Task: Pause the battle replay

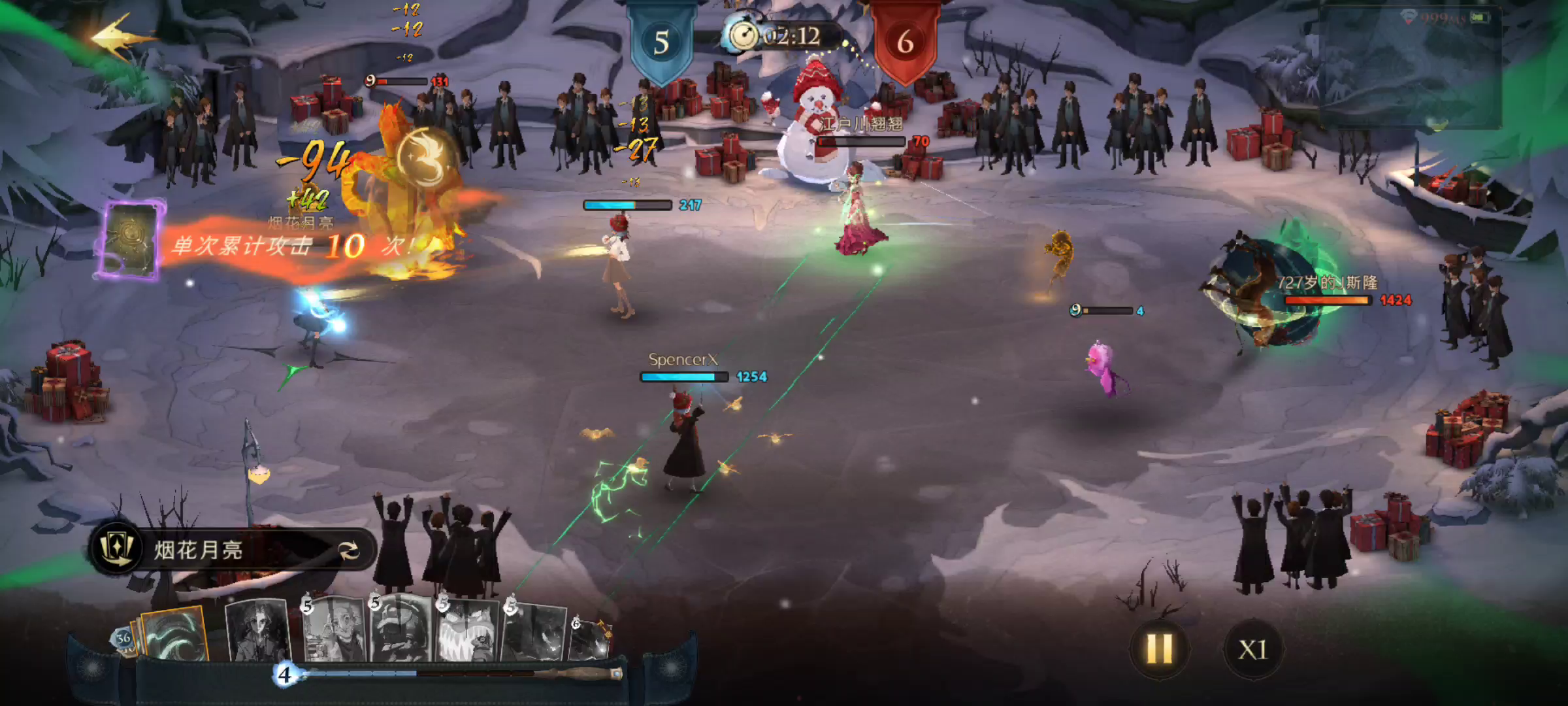Action: (1160, 649)
